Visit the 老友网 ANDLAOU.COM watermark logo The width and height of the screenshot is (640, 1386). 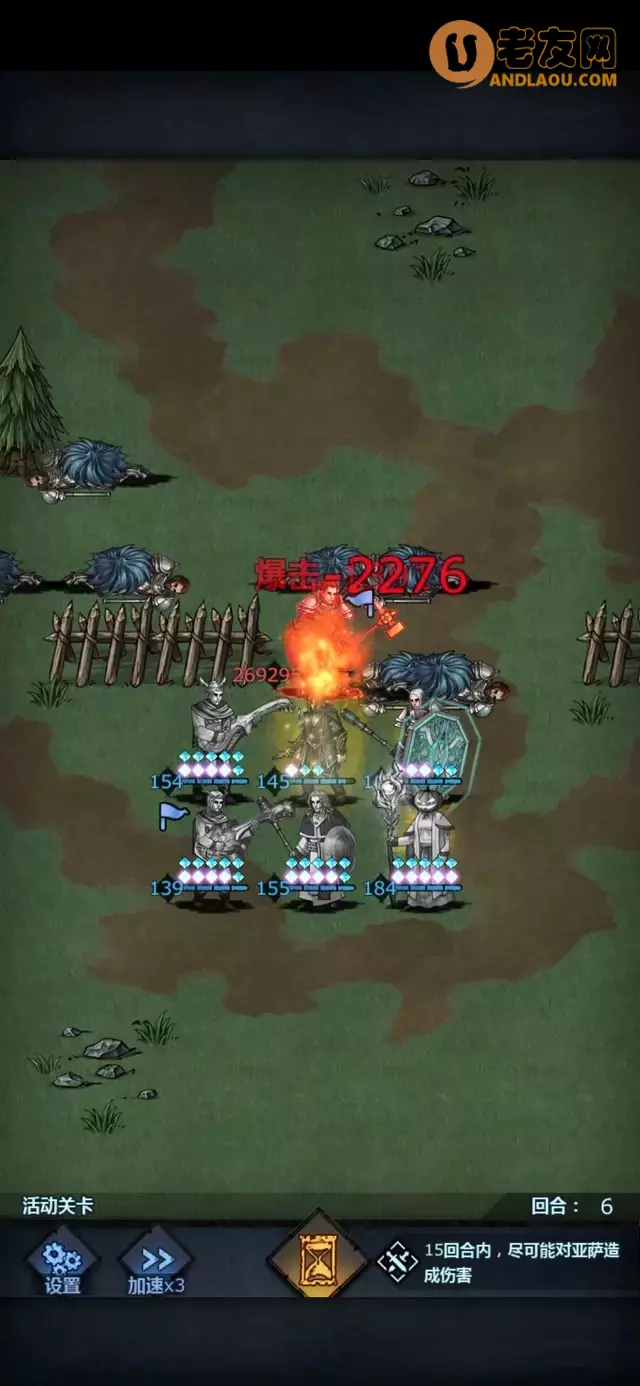point(526,54)
